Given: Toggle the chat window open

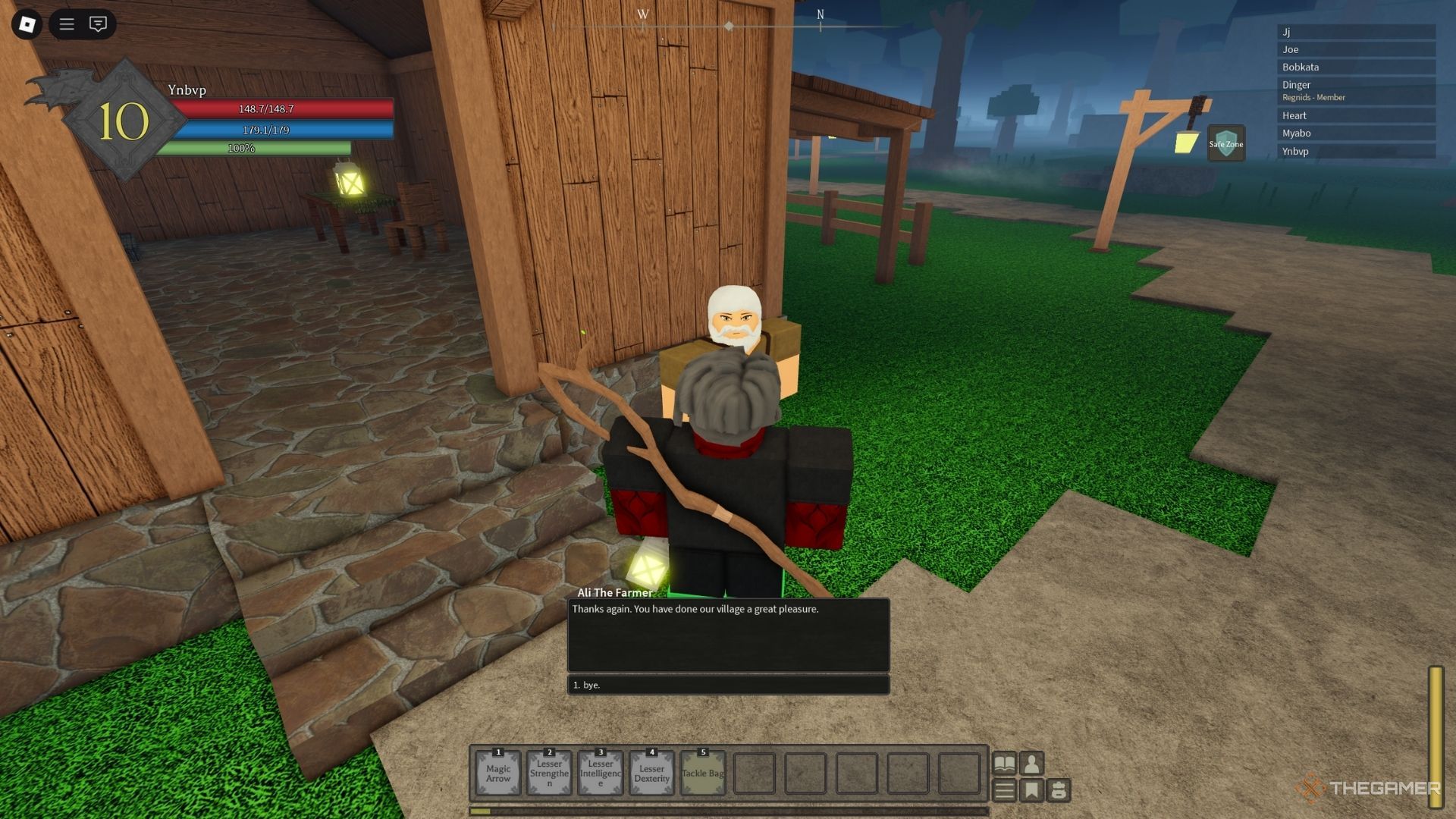Looking at the screenshot, I should coord(98,24).
